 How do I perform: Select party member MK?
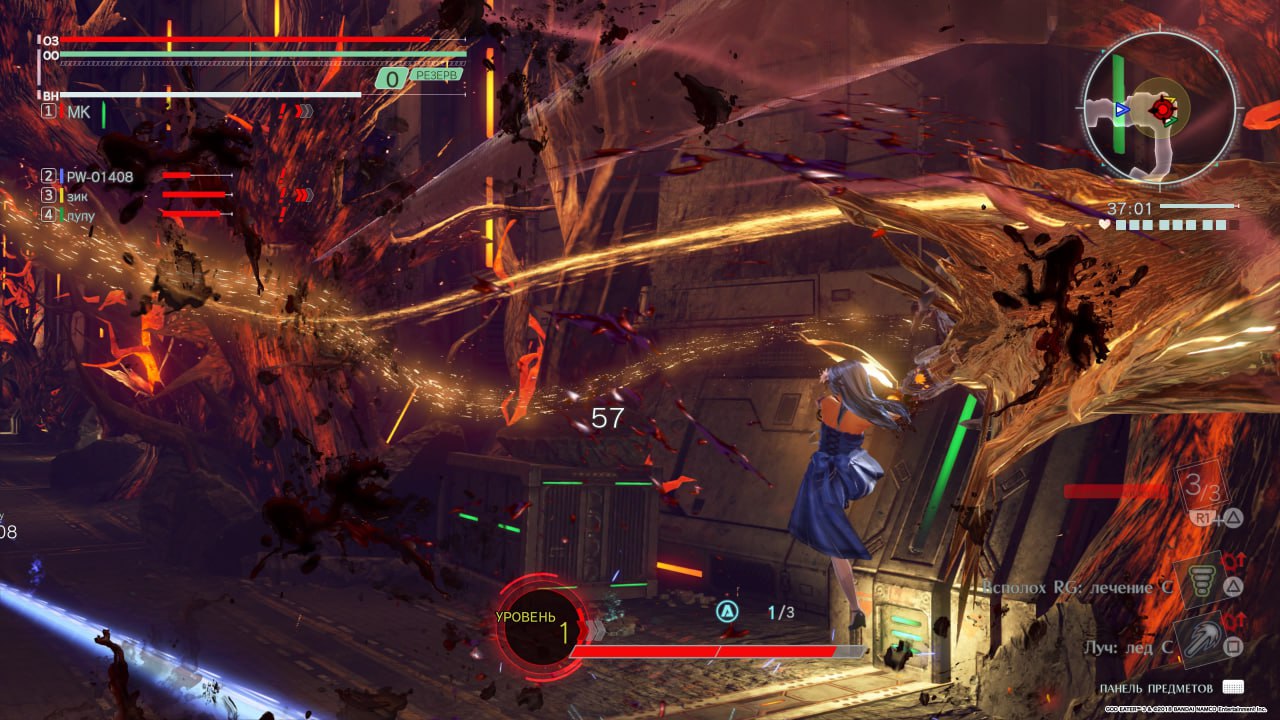pos(78,112)
